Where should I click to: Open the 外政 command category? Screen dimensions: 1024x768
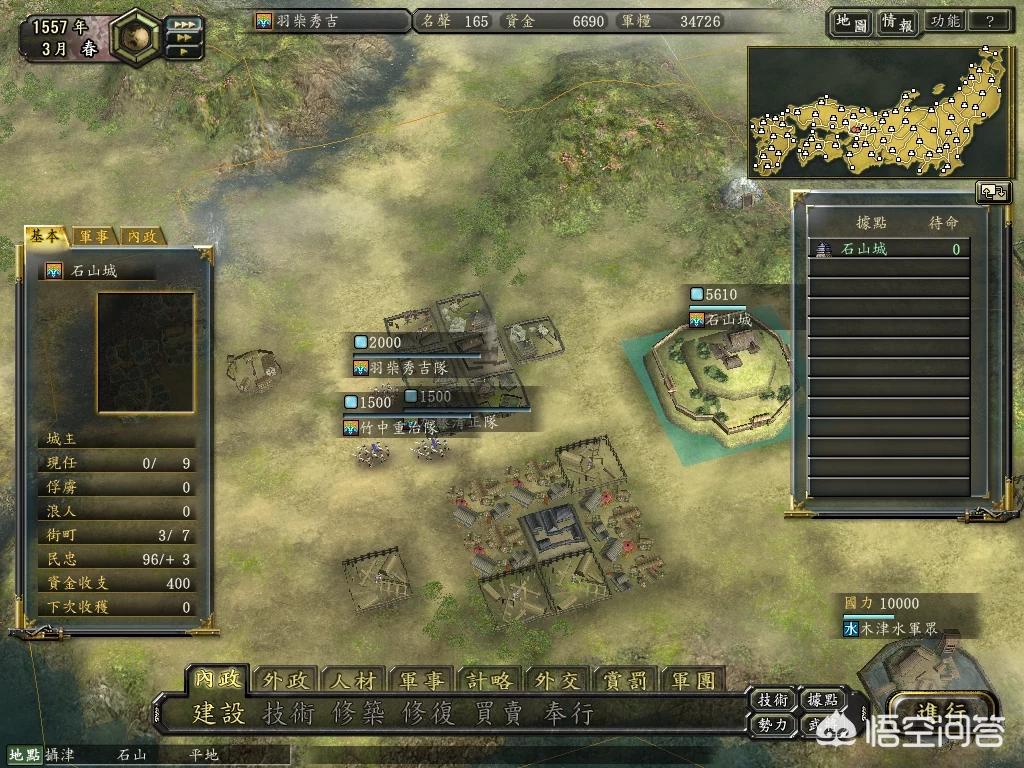coord(285,680)
